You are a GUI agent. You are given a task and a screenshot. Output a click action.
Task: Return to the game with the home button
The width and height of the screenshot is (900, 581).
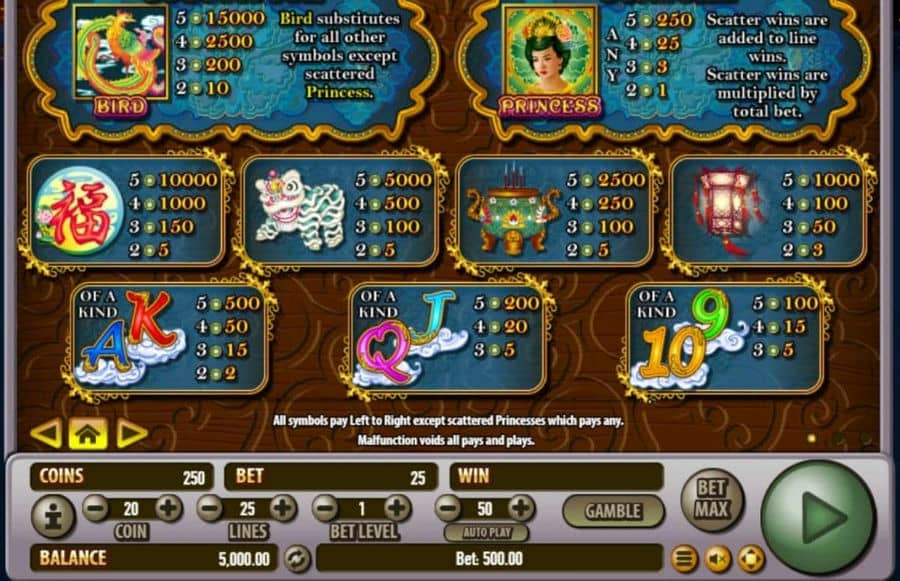(88, 433)
